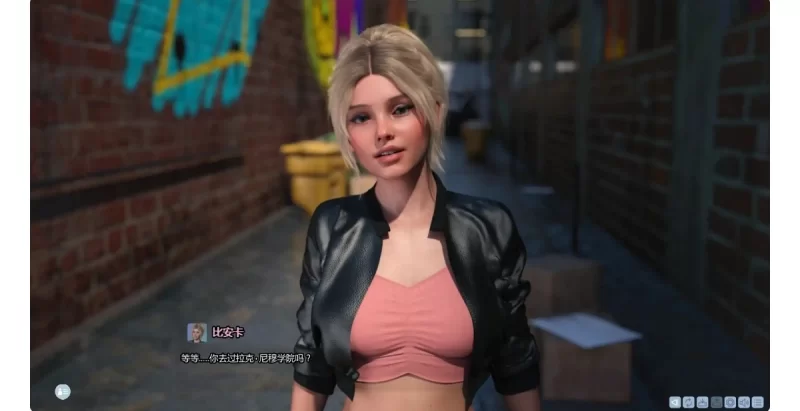The image size is (800, 411).
Task: Click the back arrow icon in the quick menu
Action: 675,402
